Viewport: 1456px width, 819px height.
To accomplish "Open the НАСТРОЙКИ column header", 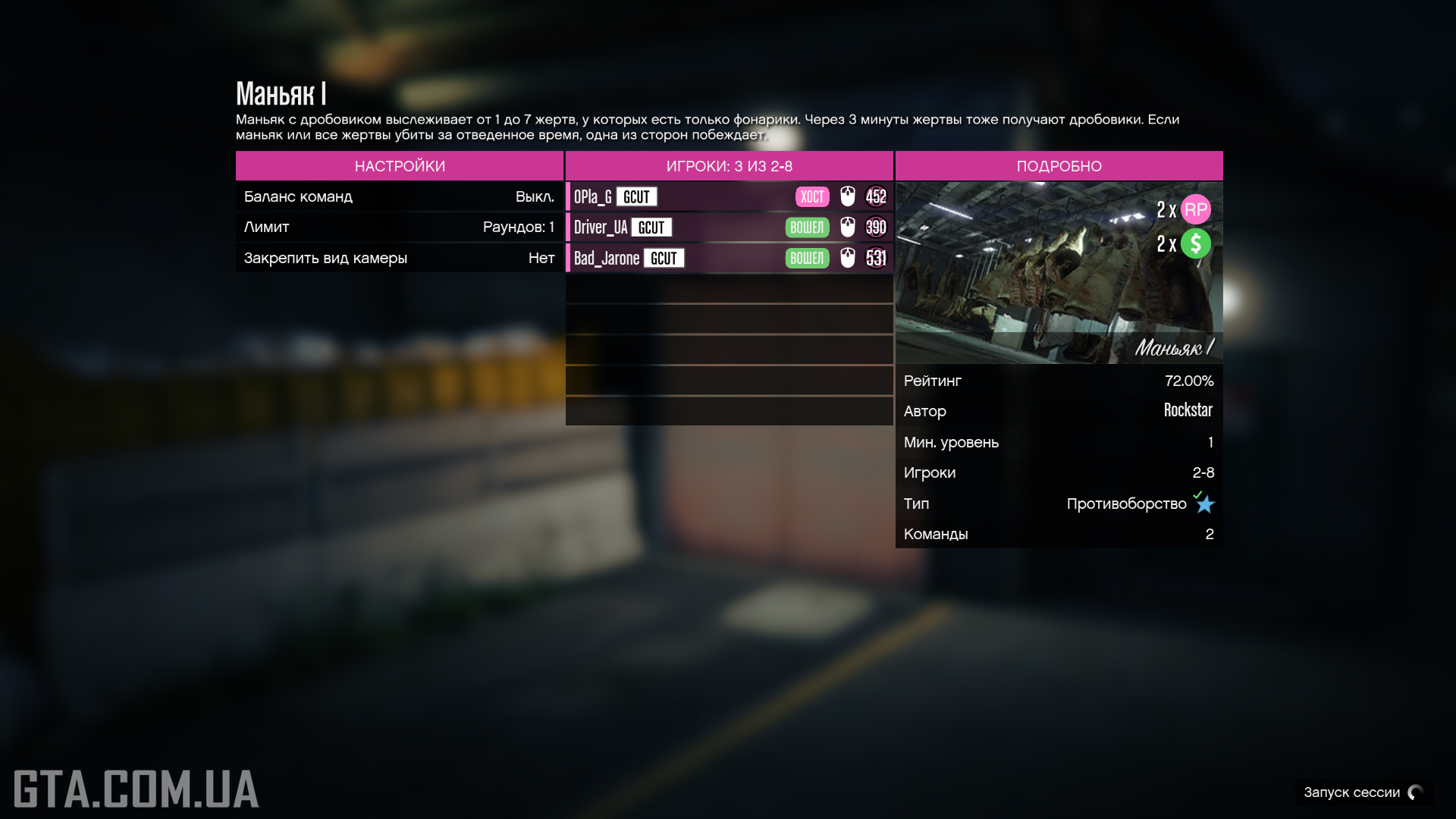I will tap(399, 166).
